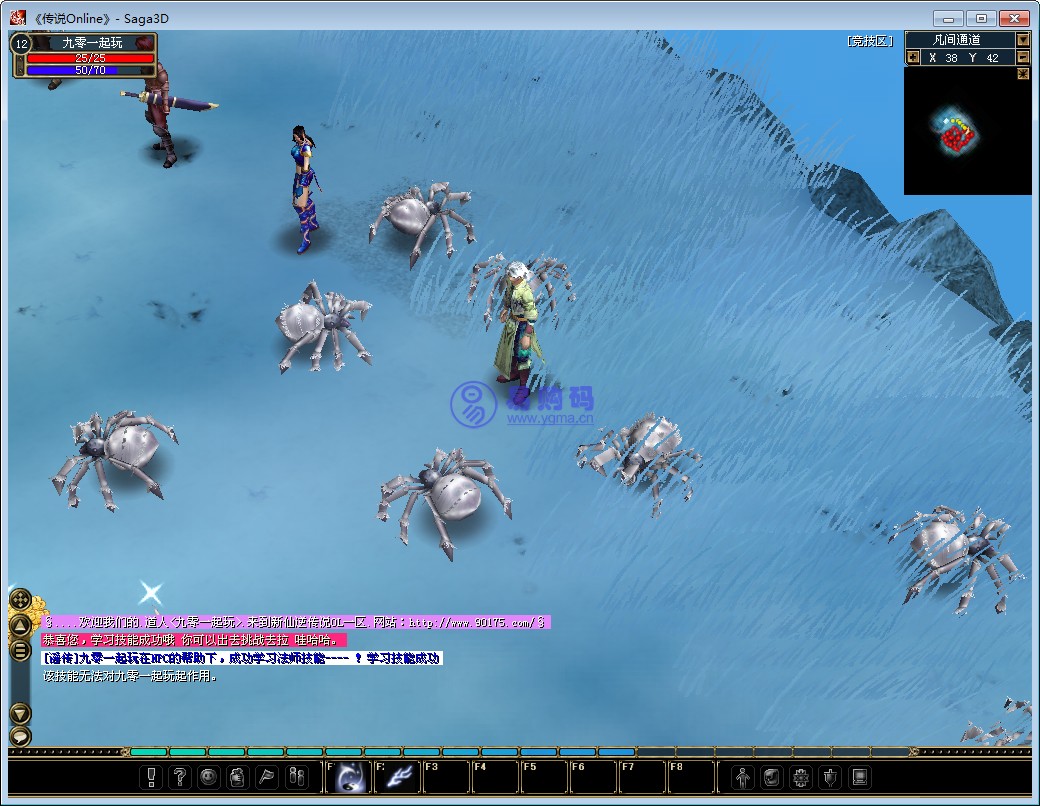
Task: Click the exclamation mark icon in bottom bar
Action: 152,777
